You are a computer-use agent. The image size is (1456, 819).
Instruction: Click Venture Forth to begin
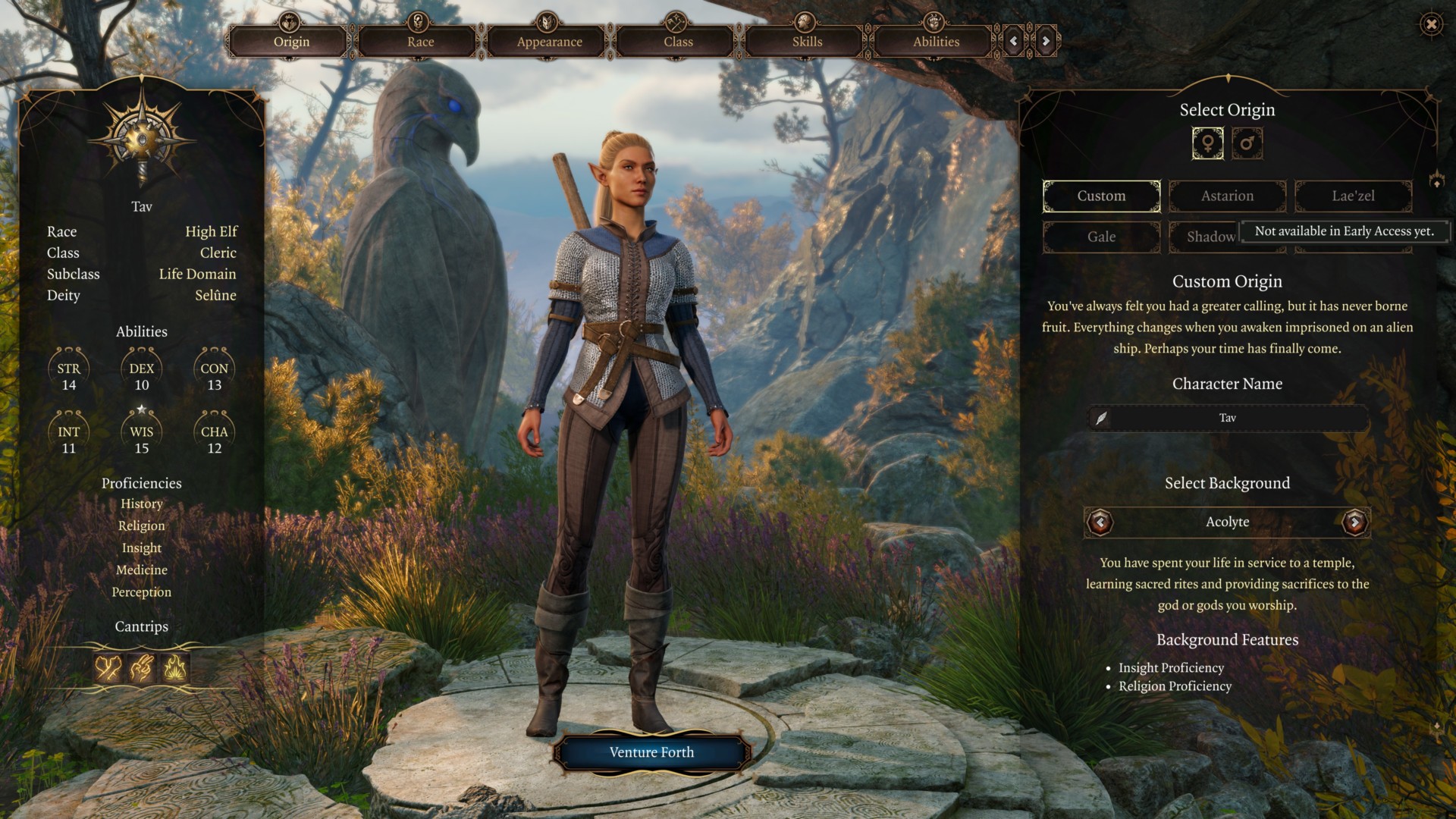(x=651, y=752)
